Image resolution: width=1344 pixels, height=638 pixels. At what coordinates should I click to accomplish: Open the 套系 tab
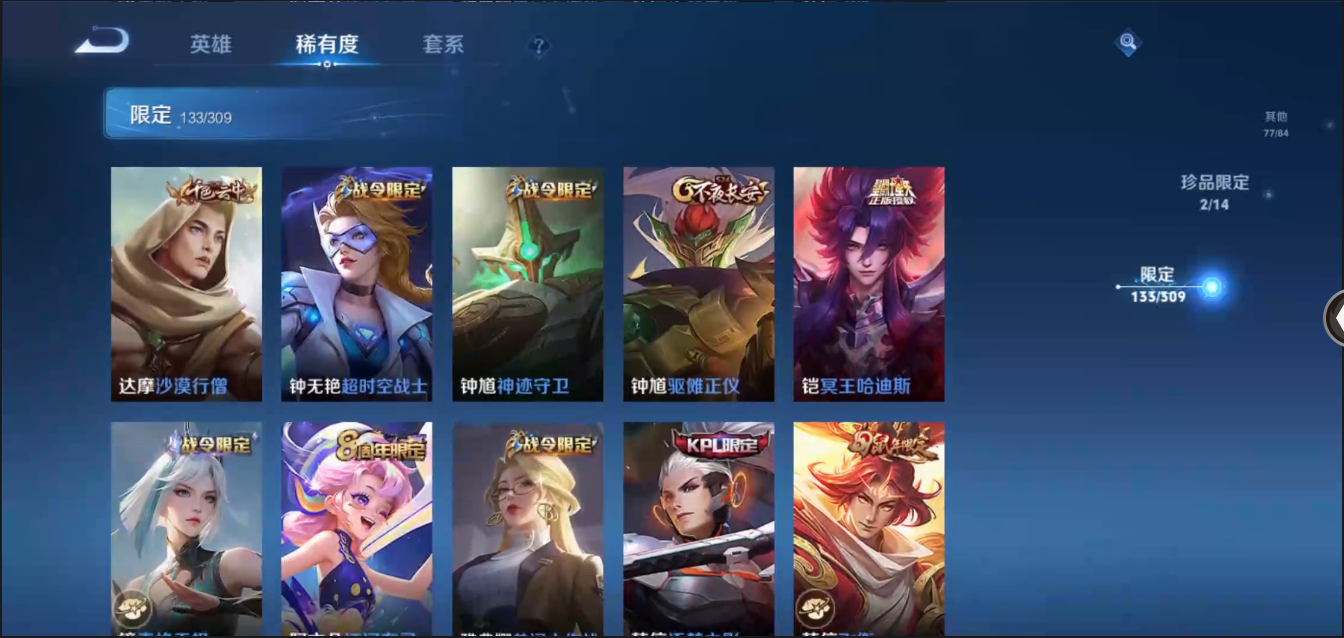pos(443,45)
